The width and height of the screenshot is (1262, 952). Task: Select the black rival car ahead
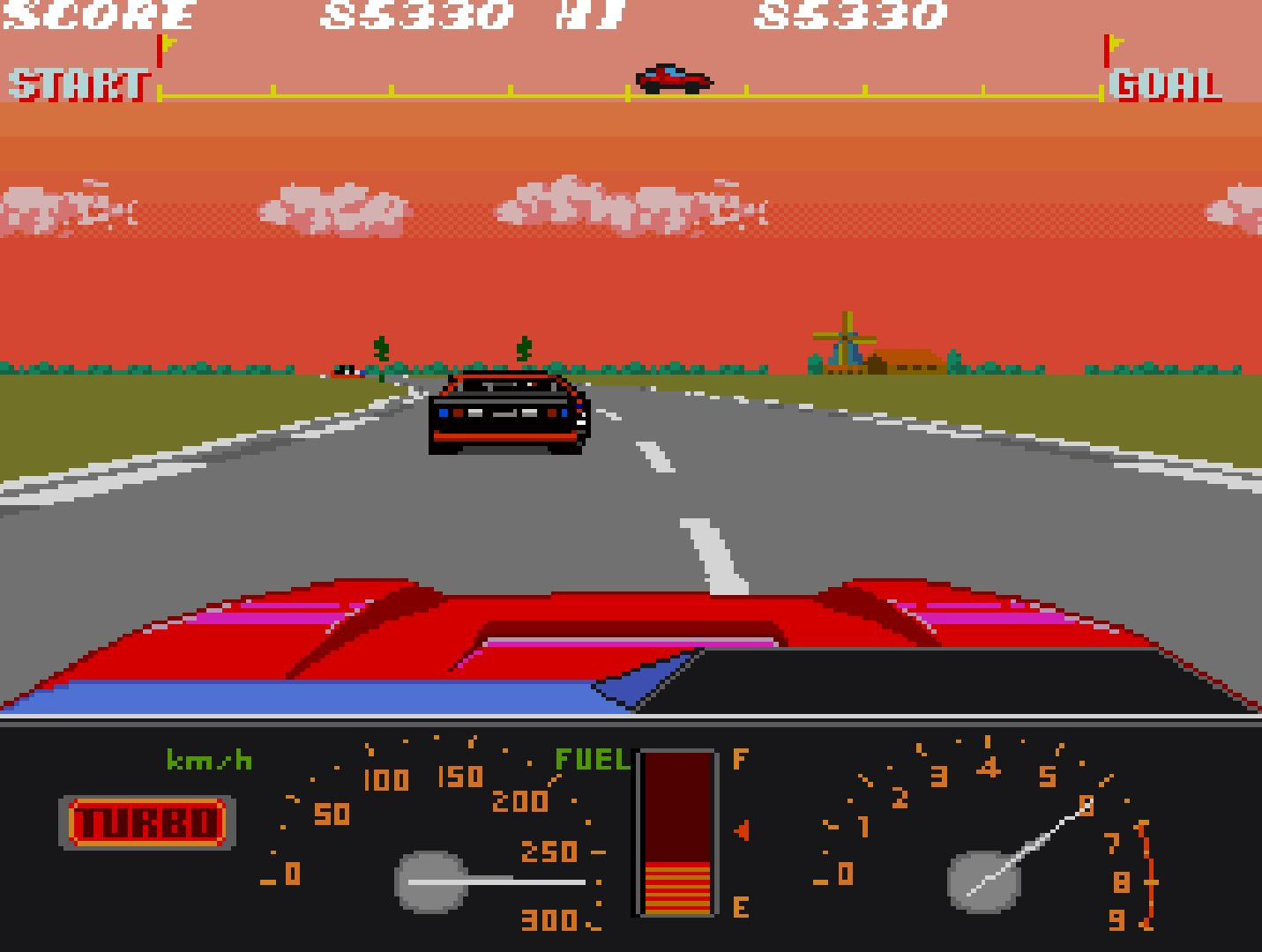pos(509,419)
